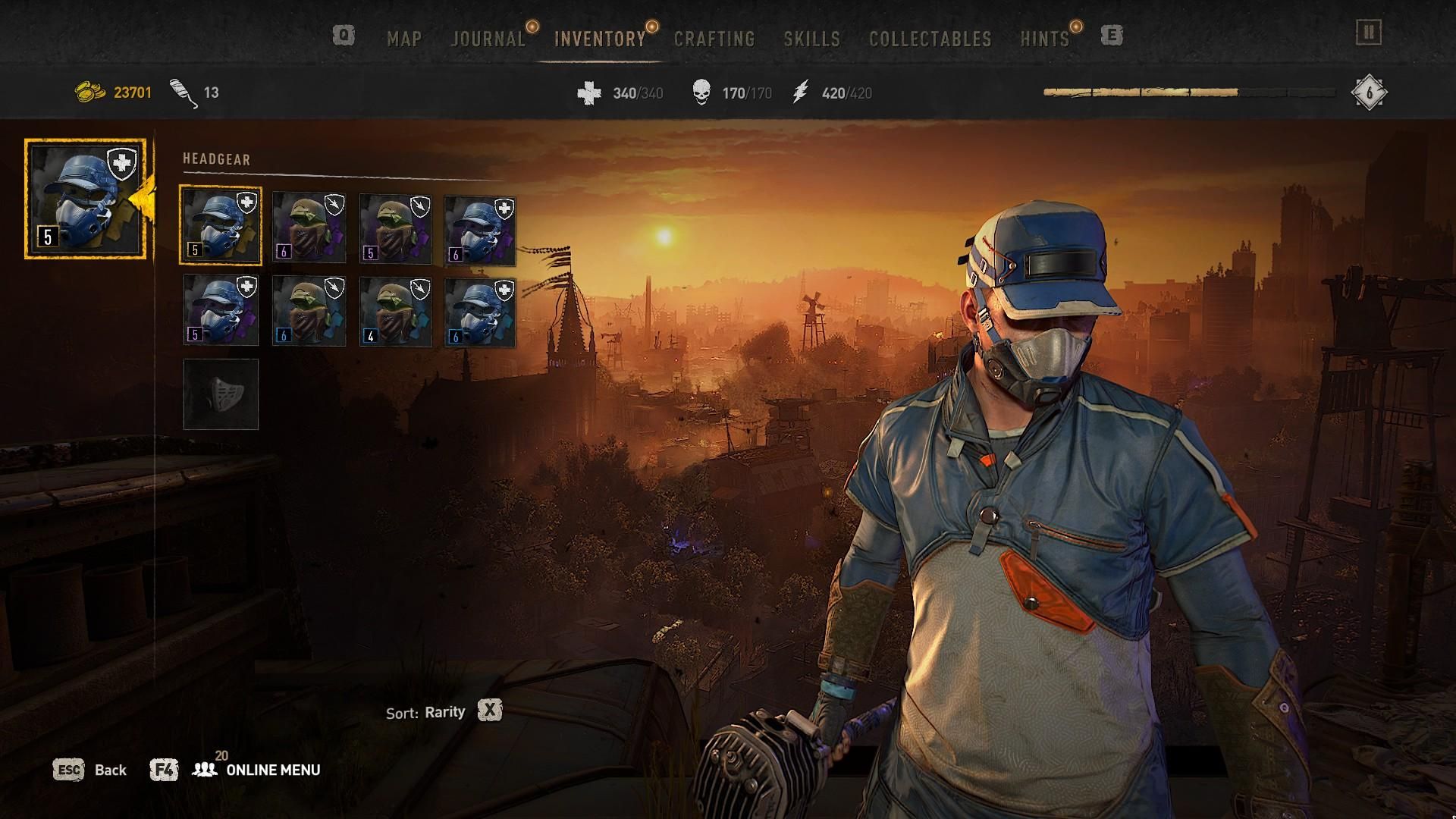1456x819 pixels.
Task: Click the E shoulder-button navigation icon
Action: click(x=1112, y=36)
